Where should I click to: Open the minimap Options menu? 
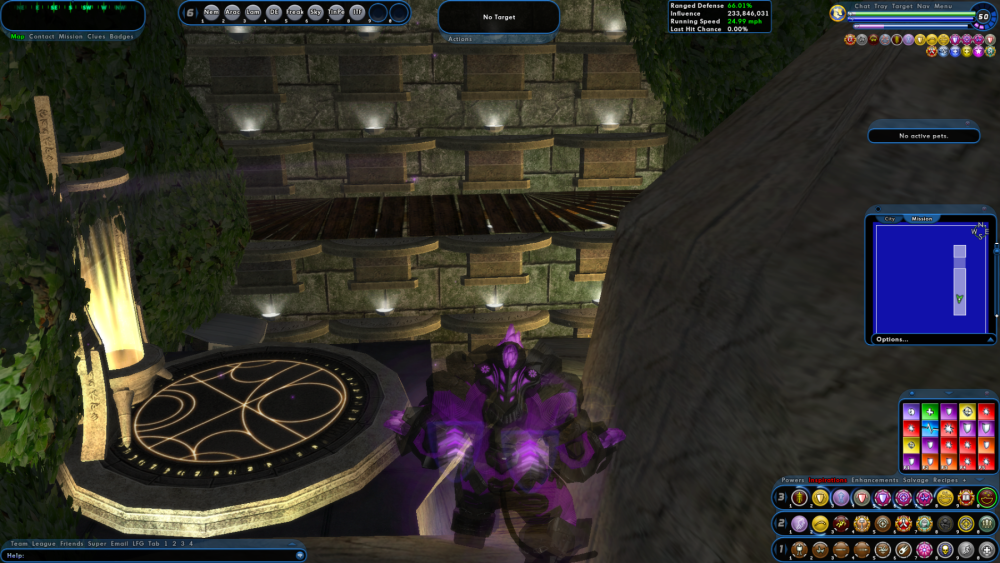(892, 339)
